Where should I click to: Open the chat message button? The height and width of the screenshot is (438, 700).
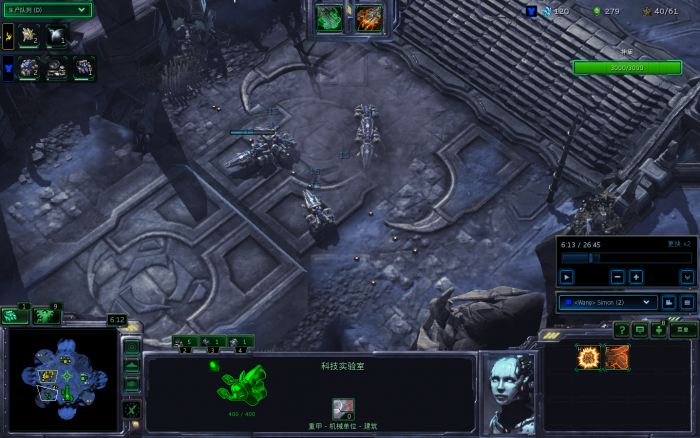640,330
